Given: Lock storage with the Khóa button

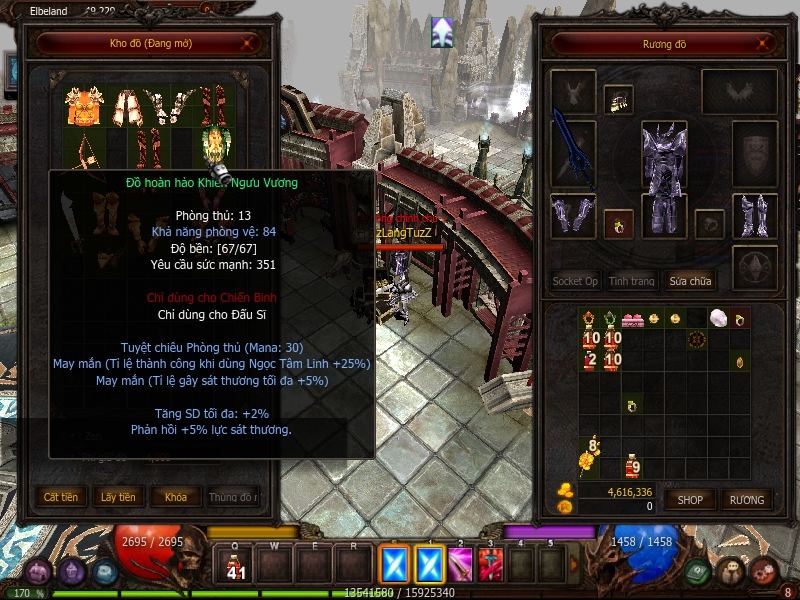Looking at the screenshot, I should [x=175, y=496].
